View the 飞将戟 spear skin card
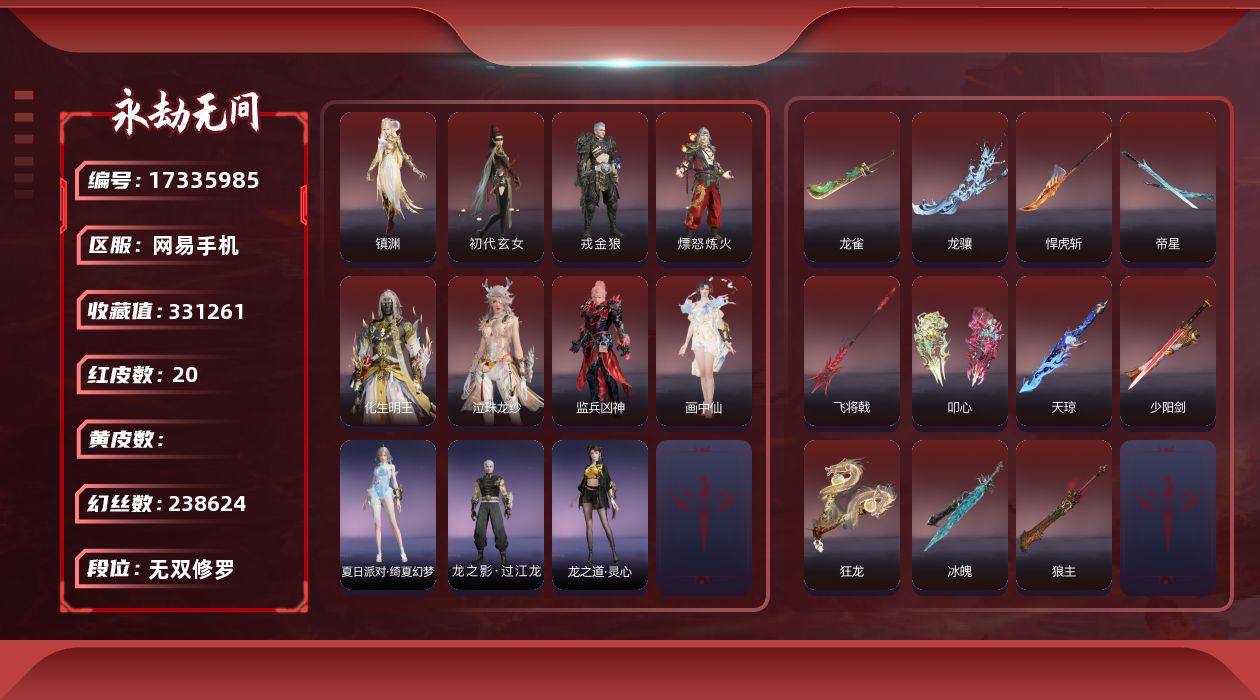Image resolution: width=1260 pixels, height=700 pixels. click(852, 350)
